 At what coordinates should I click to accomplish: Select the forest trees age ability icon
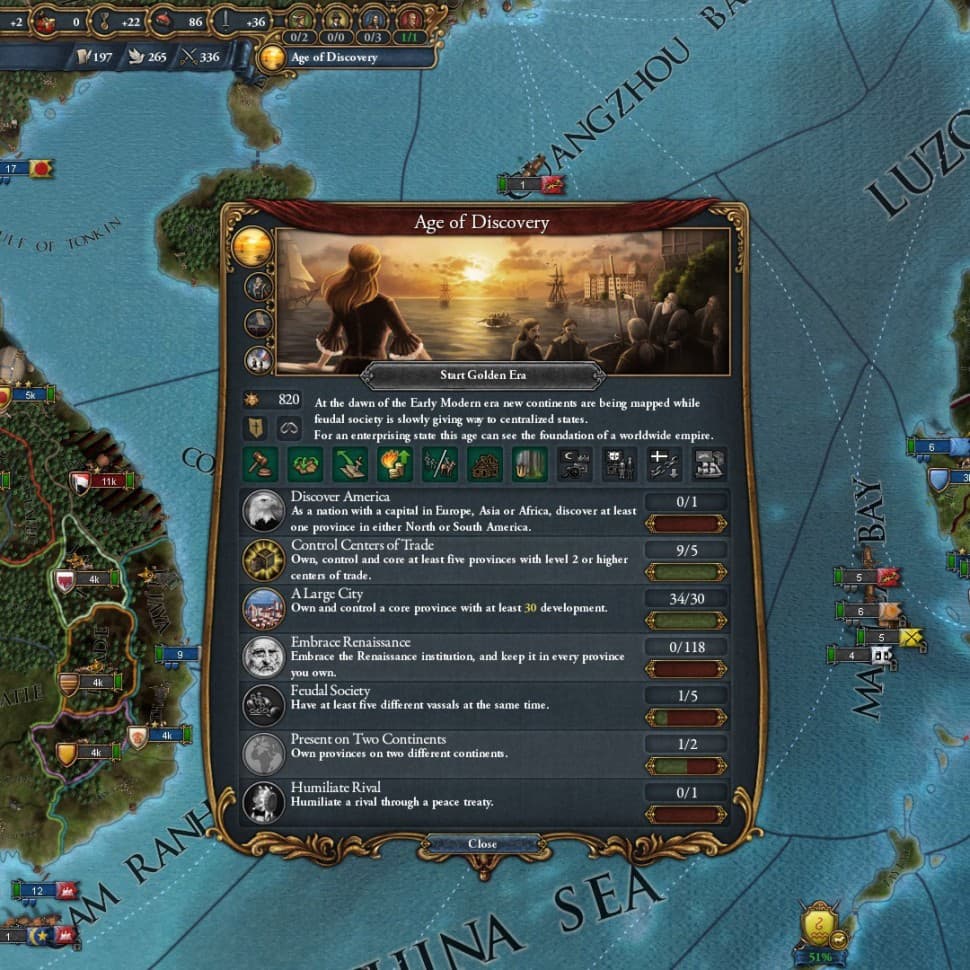click(529, 463)
